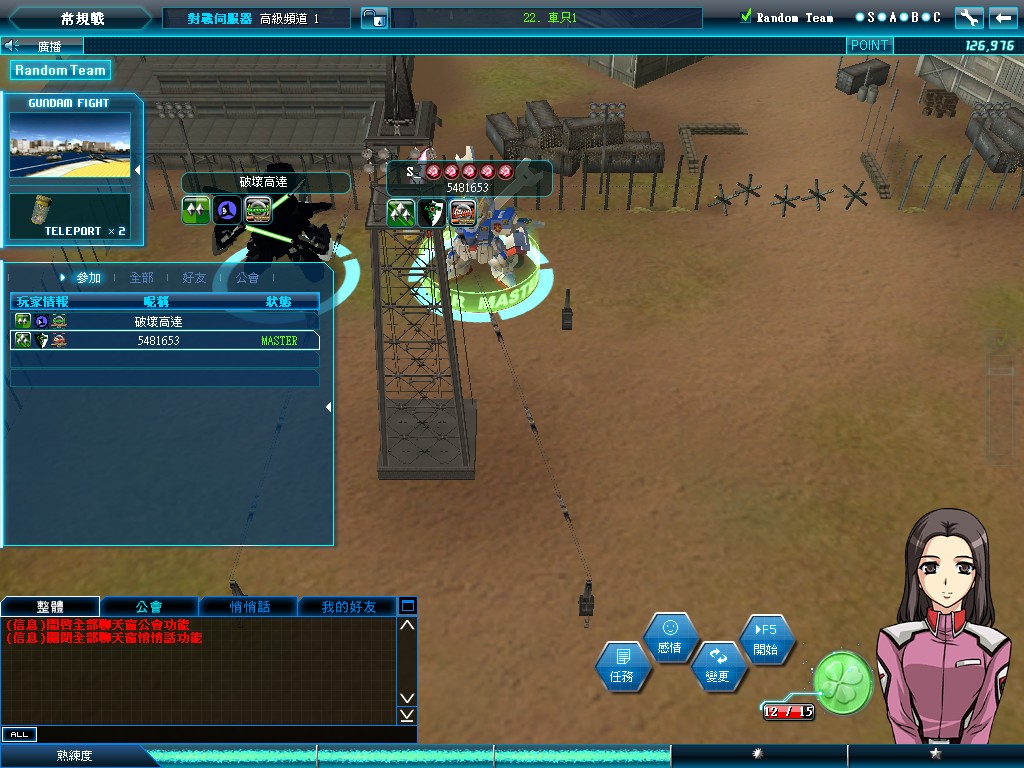The height and width of the screenshot is (768, 1024).
Task: Go back using the arrow button
Action: tap(1002, 17)
